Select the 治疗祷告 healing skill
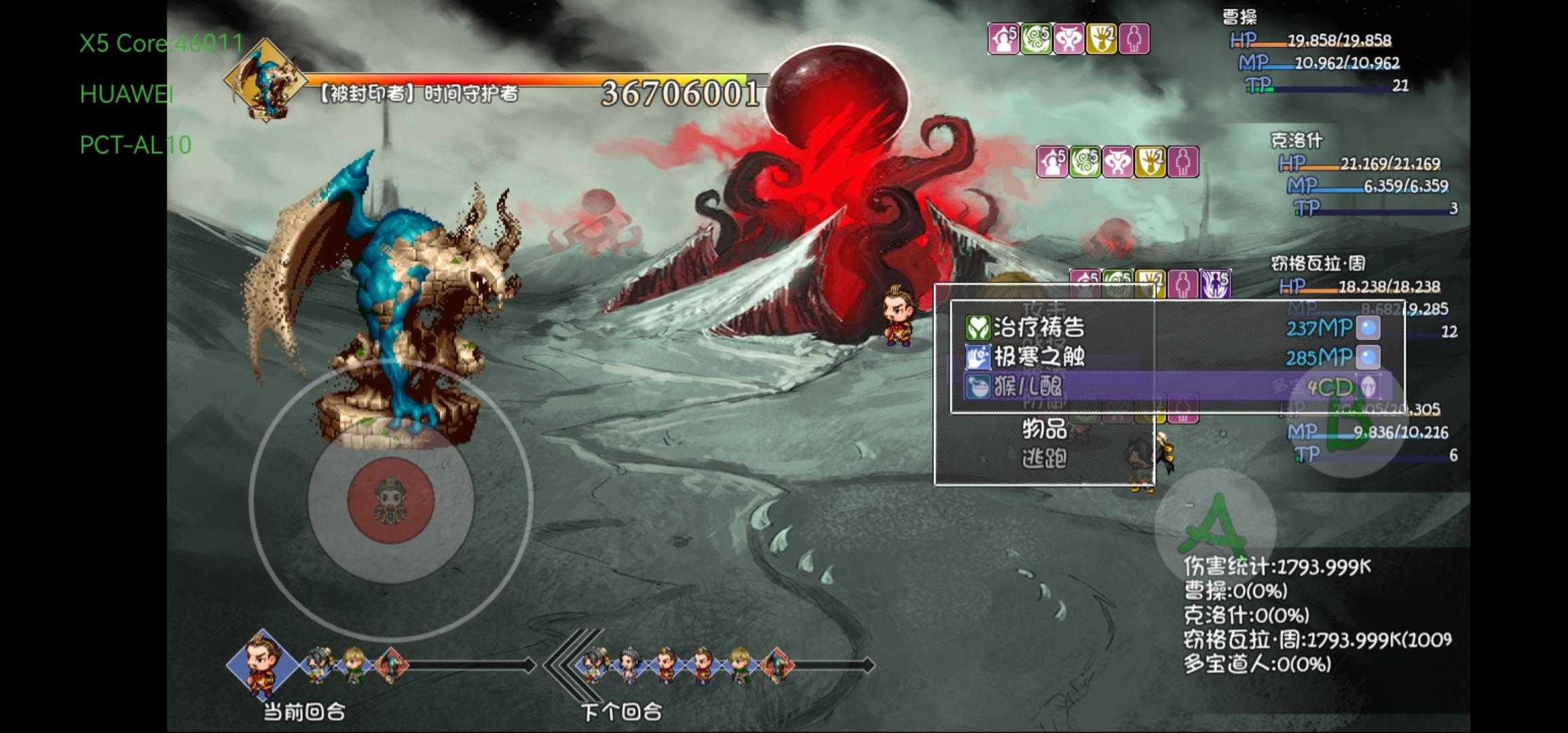The width and height of the screenshot is (1568, 733). (x=1039, y=328)
